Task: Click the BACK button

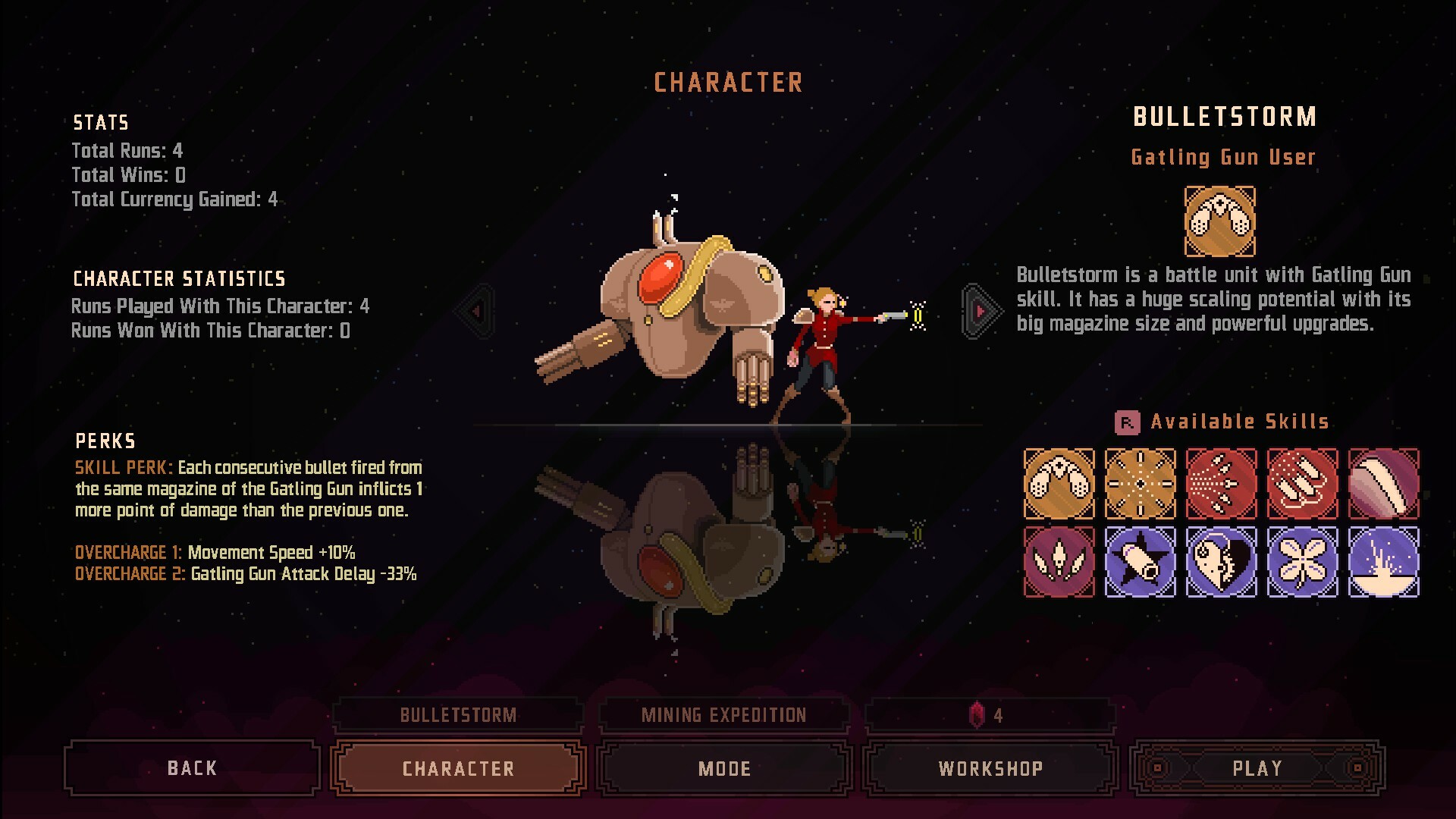Action: point(191,768)
